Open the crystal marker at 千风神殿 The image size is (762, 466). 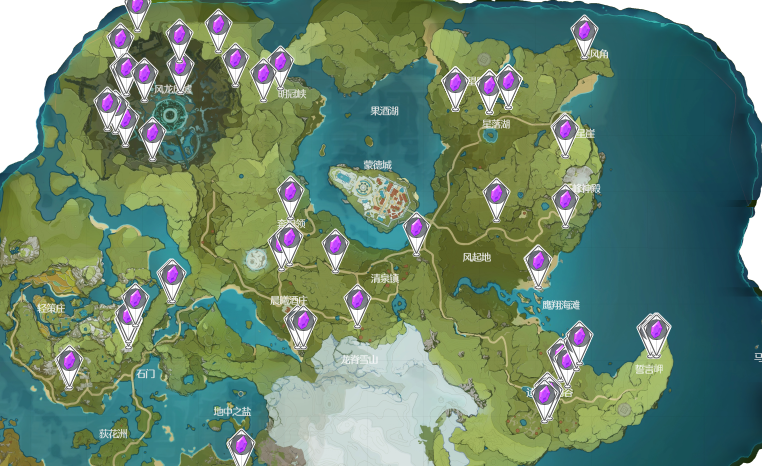click(566, 204)
